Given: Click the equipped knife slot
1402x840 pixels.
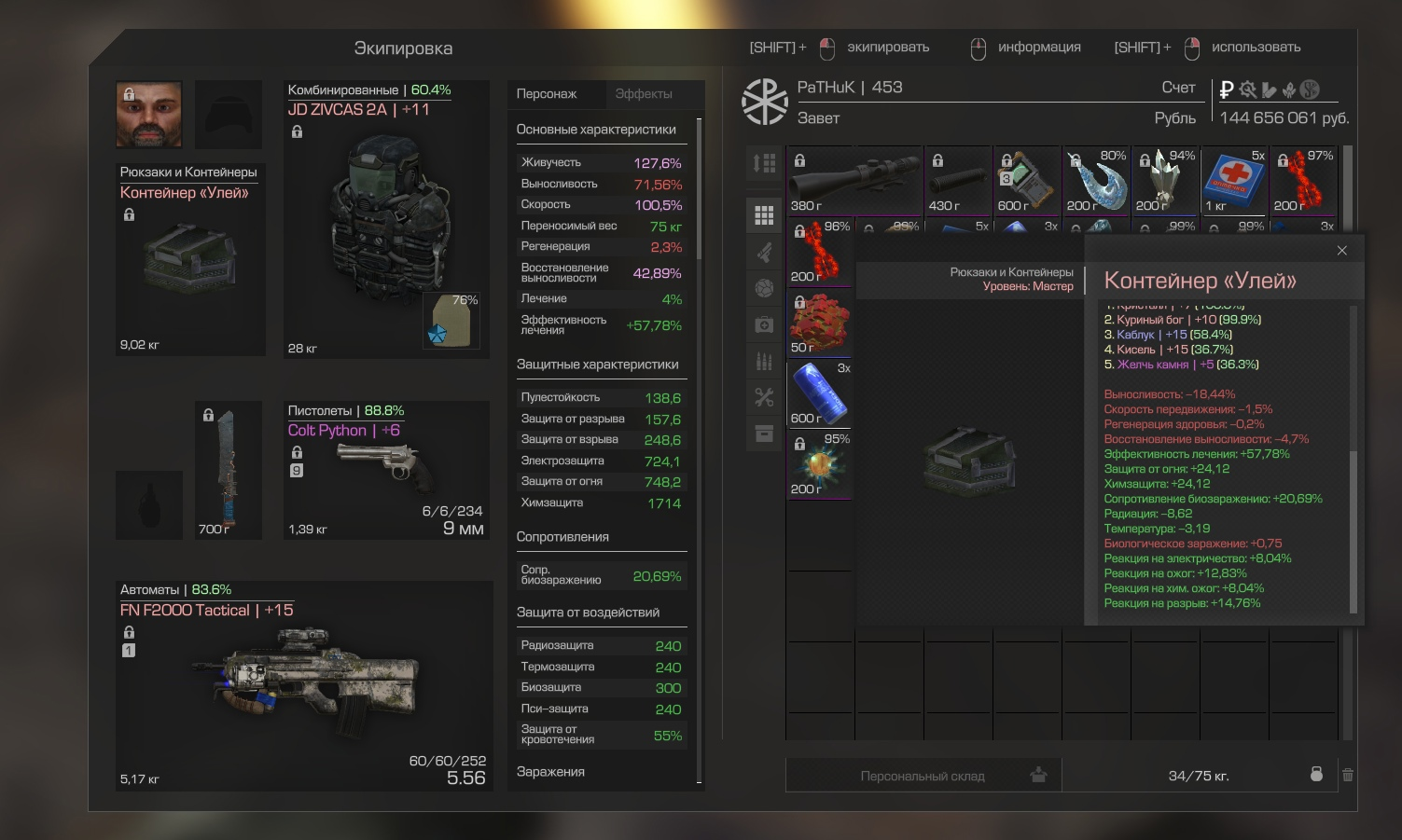Looking at the screenshot, I should pyautogui.click(x=229, y=471).
